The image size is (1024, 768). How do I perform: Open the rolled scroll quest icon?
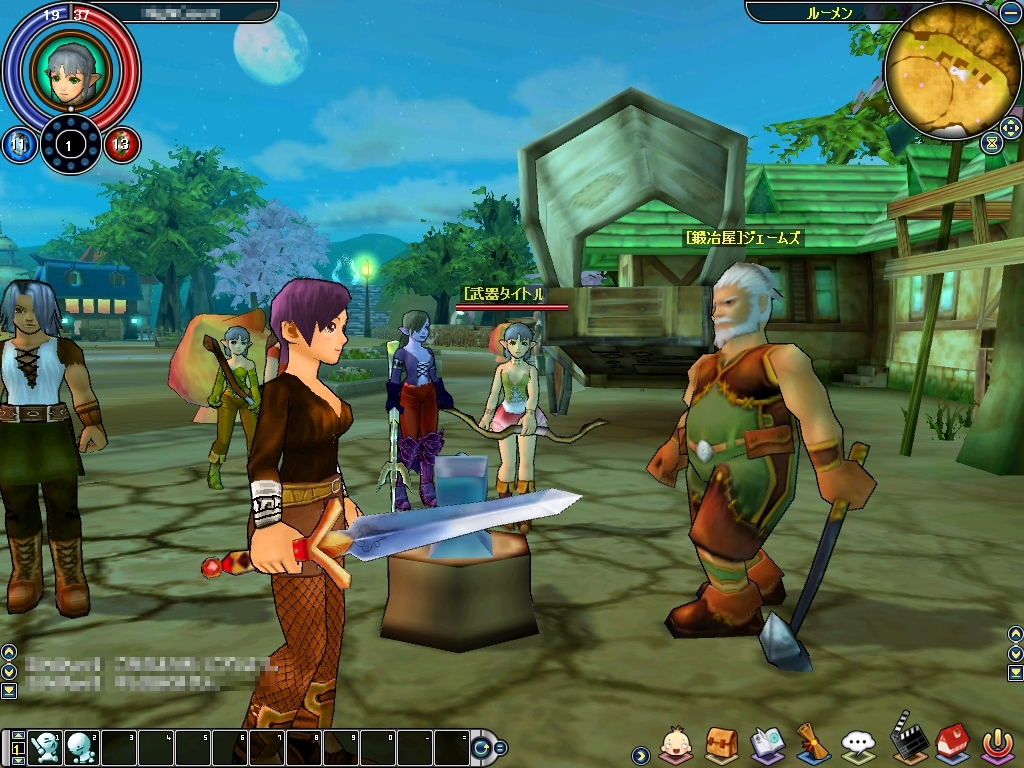pos(812,742)
